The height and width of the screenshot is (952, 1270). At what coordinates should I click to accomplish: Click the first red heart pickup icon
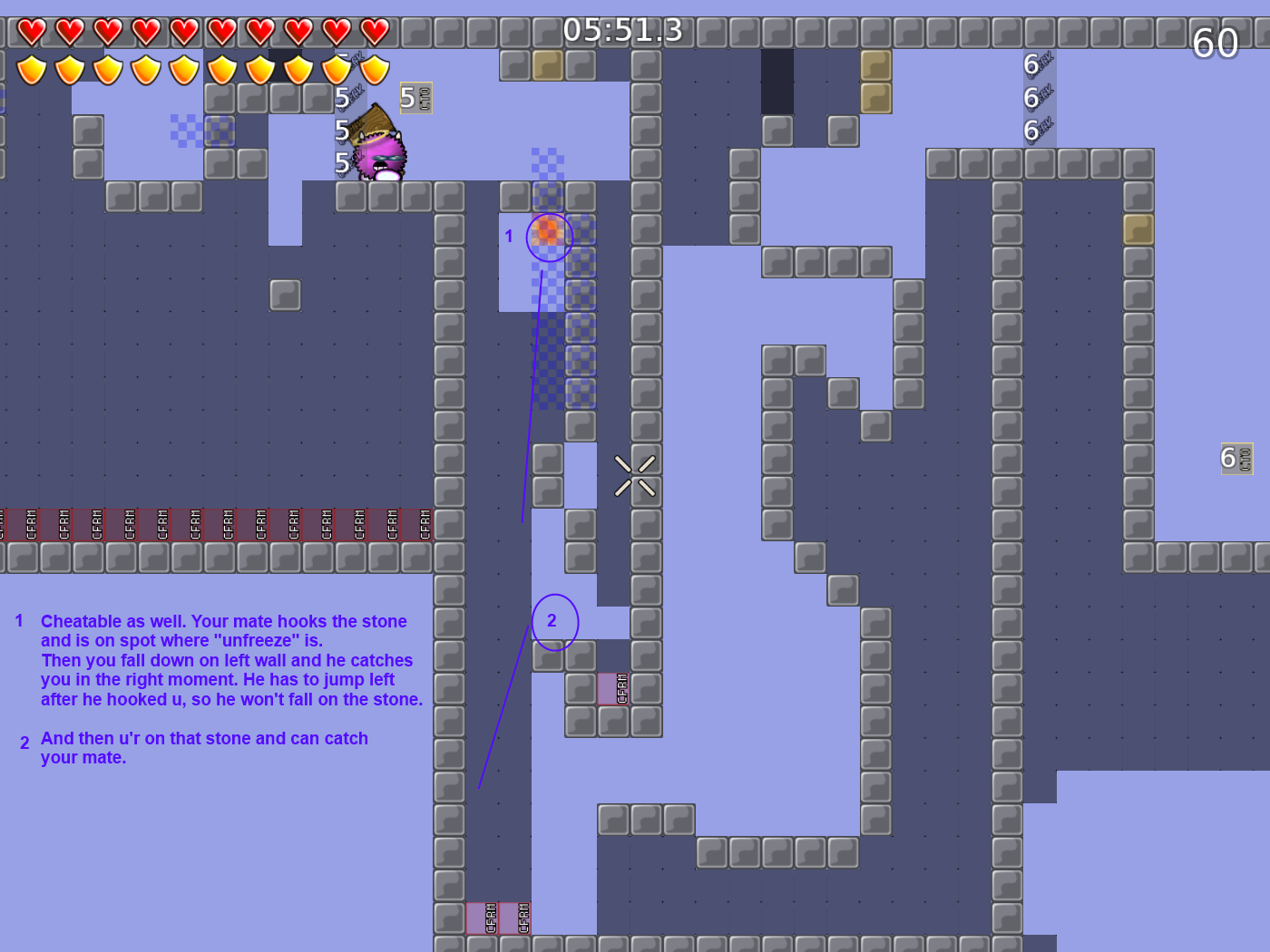point(30,31)
